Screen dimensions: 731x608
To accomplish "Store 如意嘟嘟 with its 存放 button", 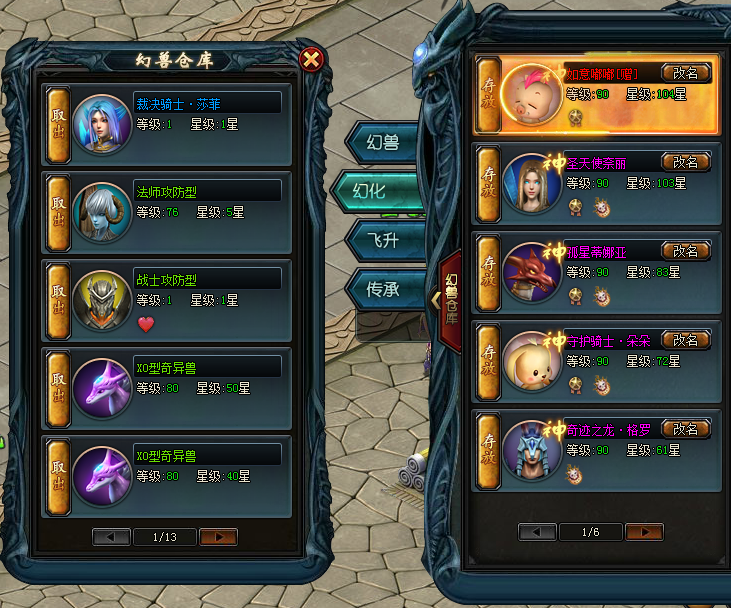I will [488, 95].
